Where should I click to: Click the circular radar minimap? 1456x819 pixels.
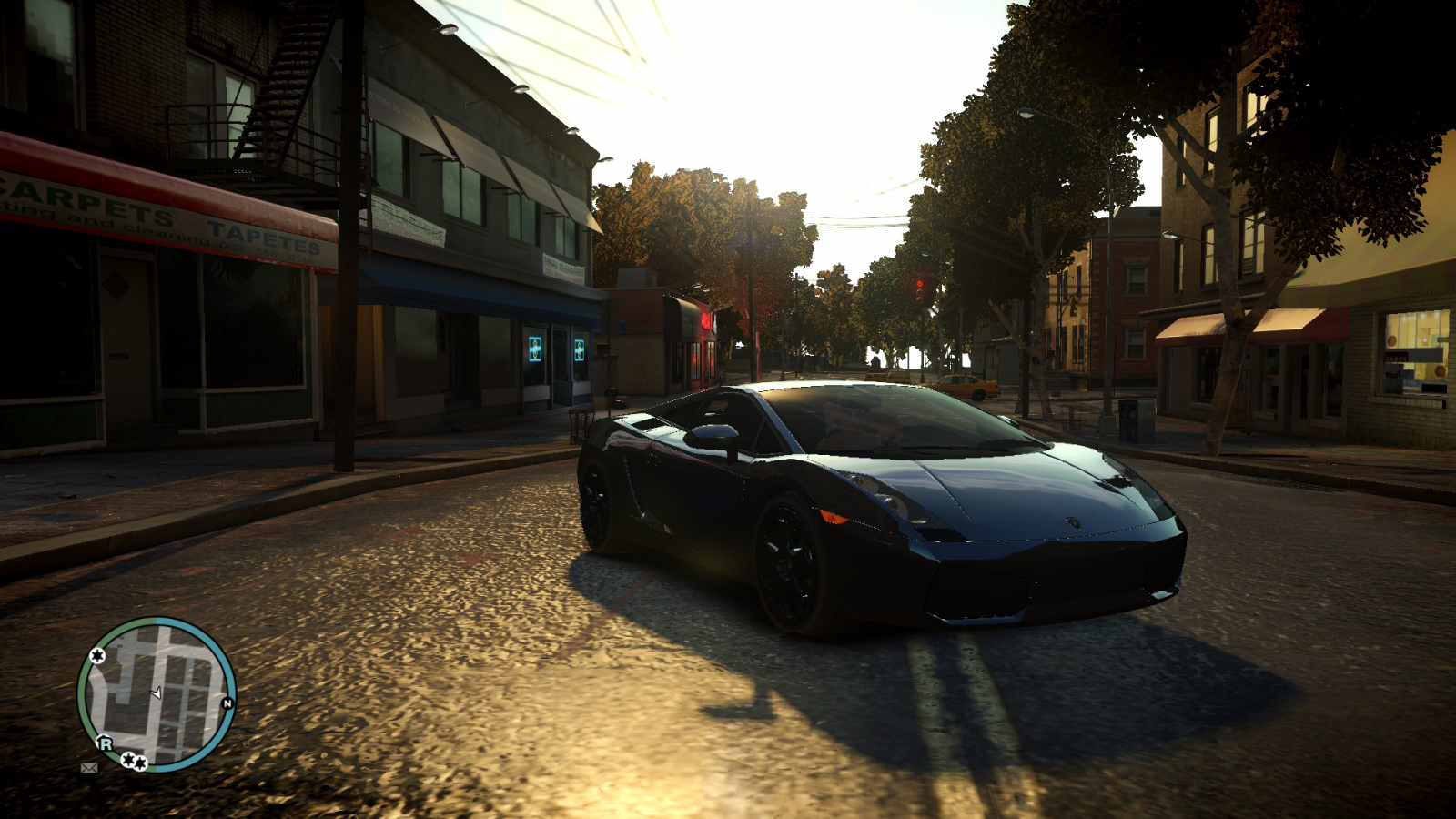point(157,694)
